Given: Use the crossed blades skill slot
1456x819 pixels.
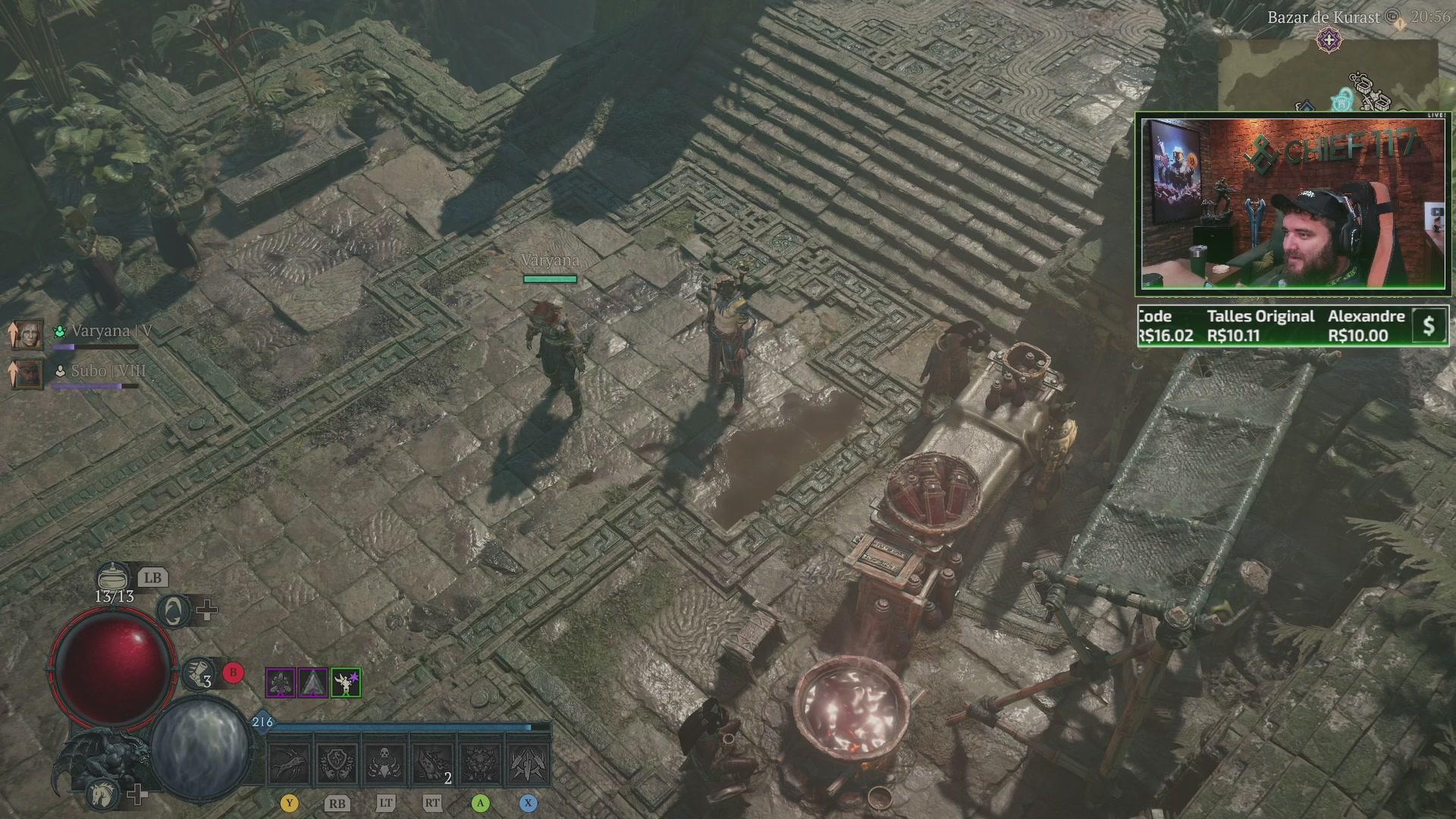Looking at the screenshot, I should click(x=528, y=764).
